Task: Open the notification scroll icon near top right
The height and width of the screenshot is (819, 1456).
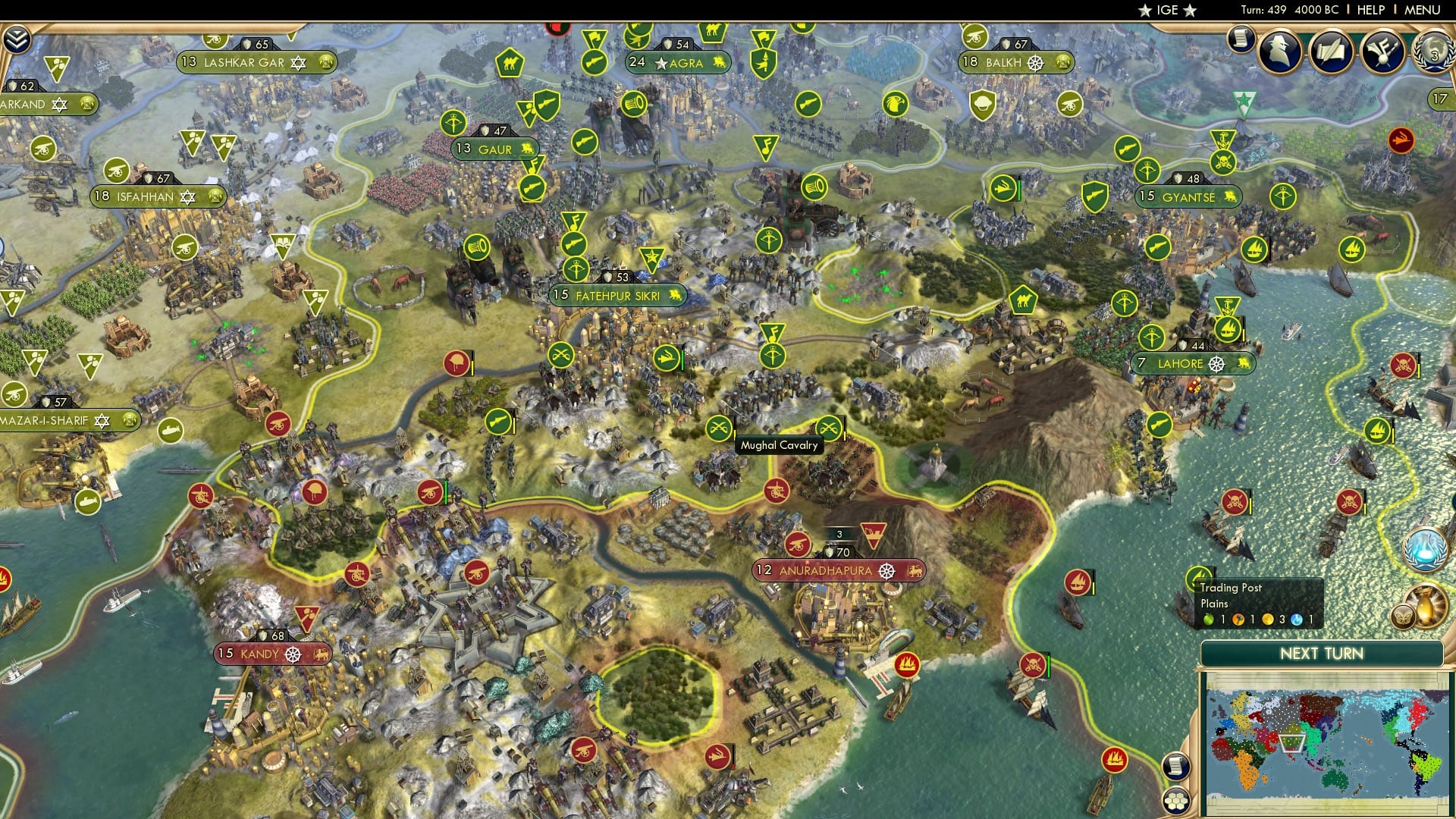Action: (x=1241, y=39)
